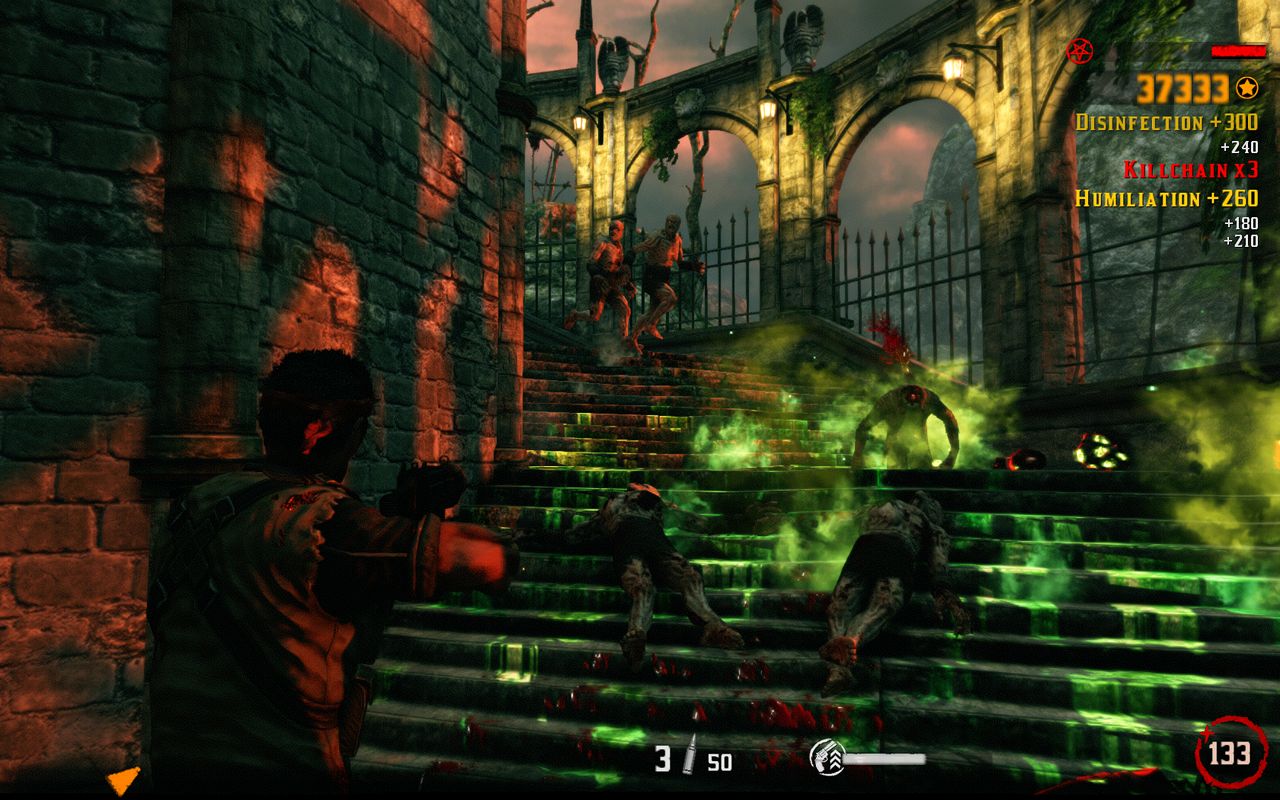Toggle the Humiliation +260 award display

1168,196
